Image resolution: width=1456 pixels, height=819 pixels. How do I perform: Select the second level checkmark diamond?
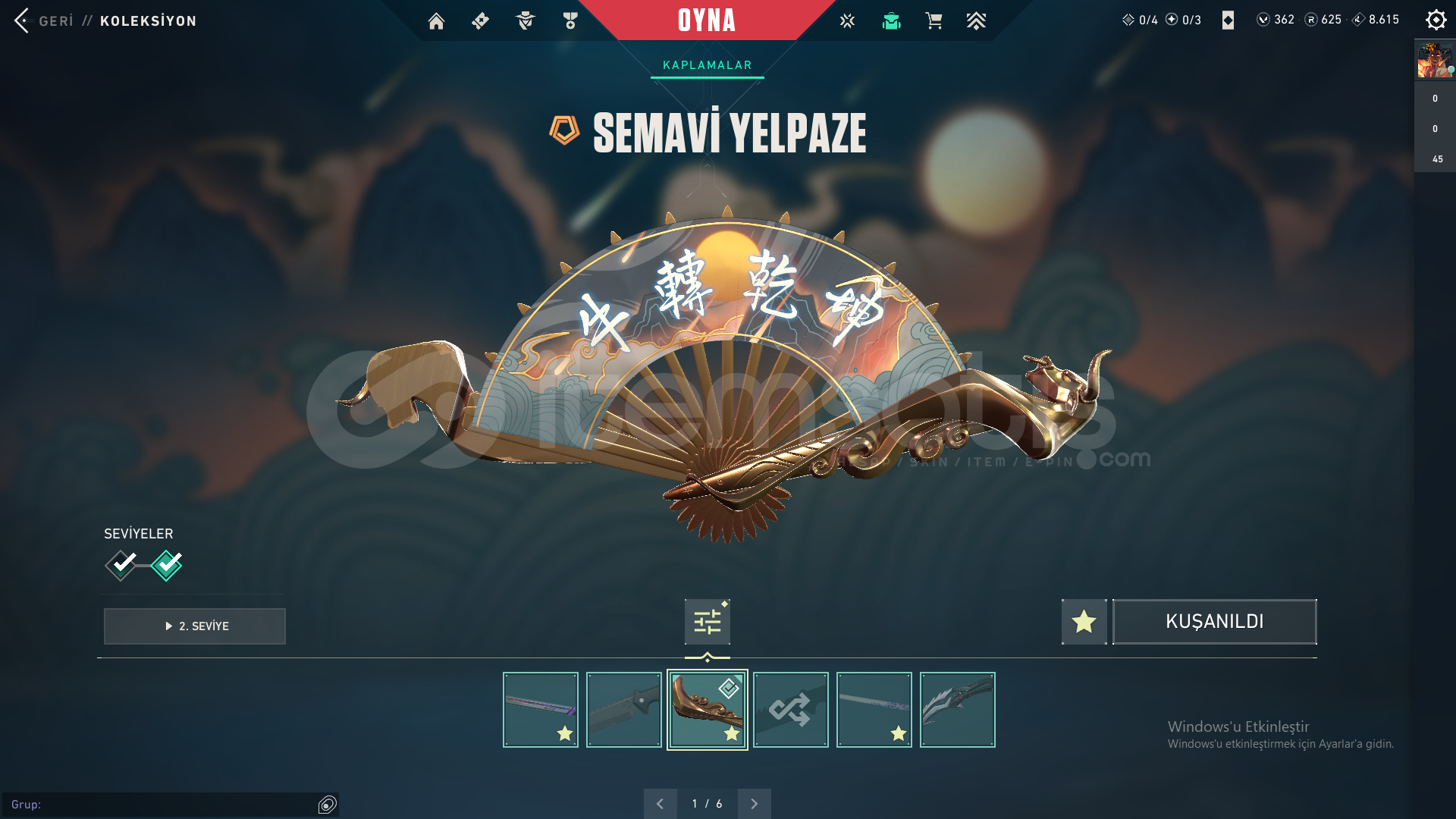tap(167, 565)
